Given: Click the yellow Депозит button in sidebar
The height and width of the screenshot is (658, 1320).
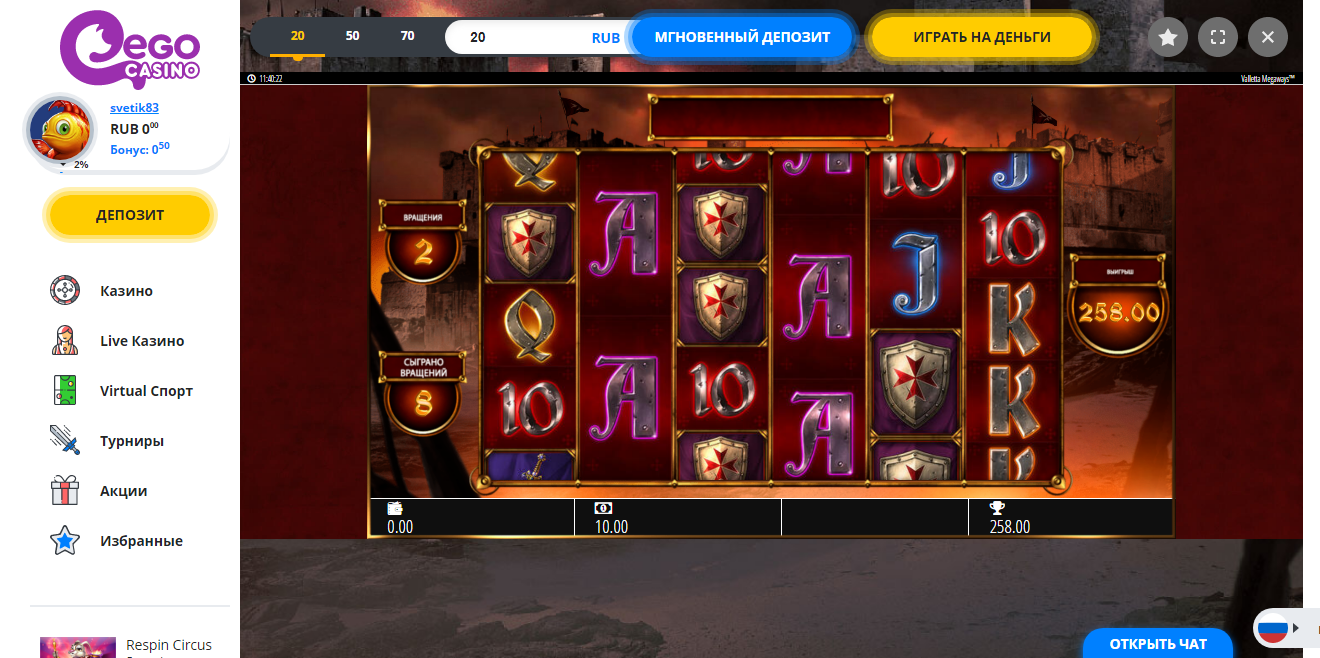Looking at the screenshot, I should click(130, 215).
